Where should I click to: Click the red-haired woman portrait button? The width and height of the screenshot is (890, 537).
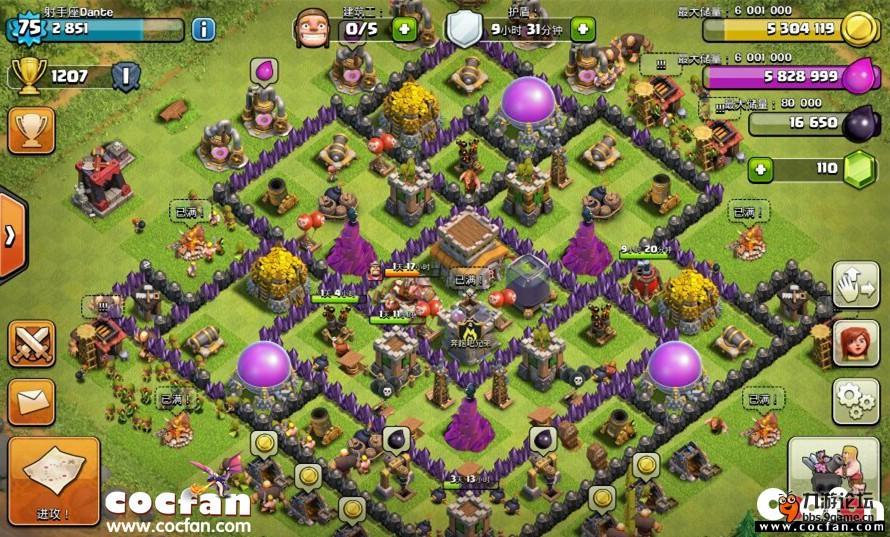[855, 344]
